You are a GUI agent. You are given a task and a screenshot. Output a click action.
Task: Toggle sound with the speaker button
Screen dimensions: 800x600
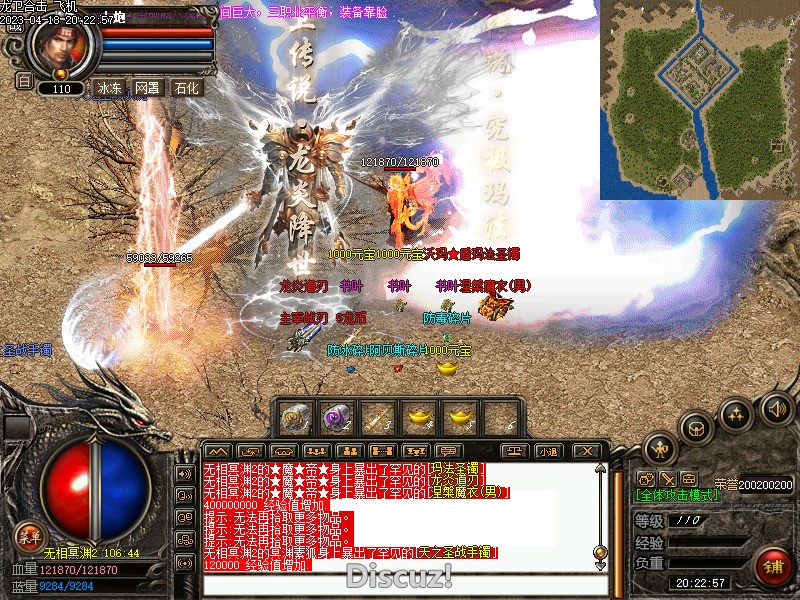(776, 407)
